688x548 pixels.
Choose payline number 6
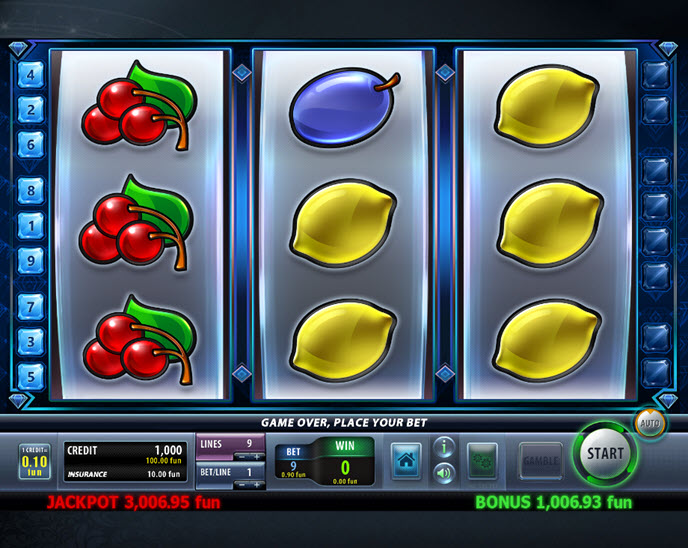coord(30,144)
